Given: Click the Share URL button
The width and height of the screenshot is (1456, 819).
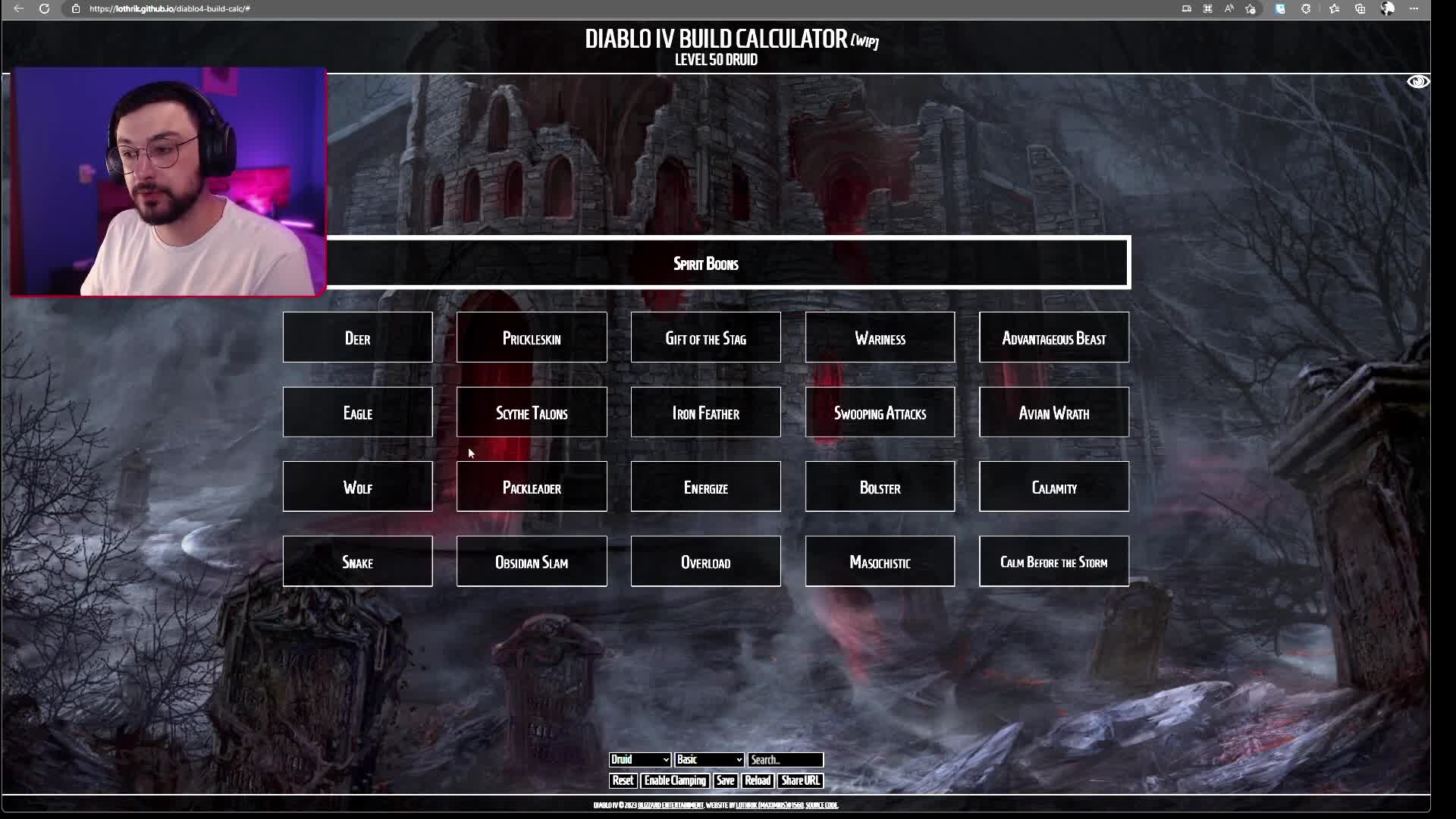Looking at the screenshot, I should (800, 780).
